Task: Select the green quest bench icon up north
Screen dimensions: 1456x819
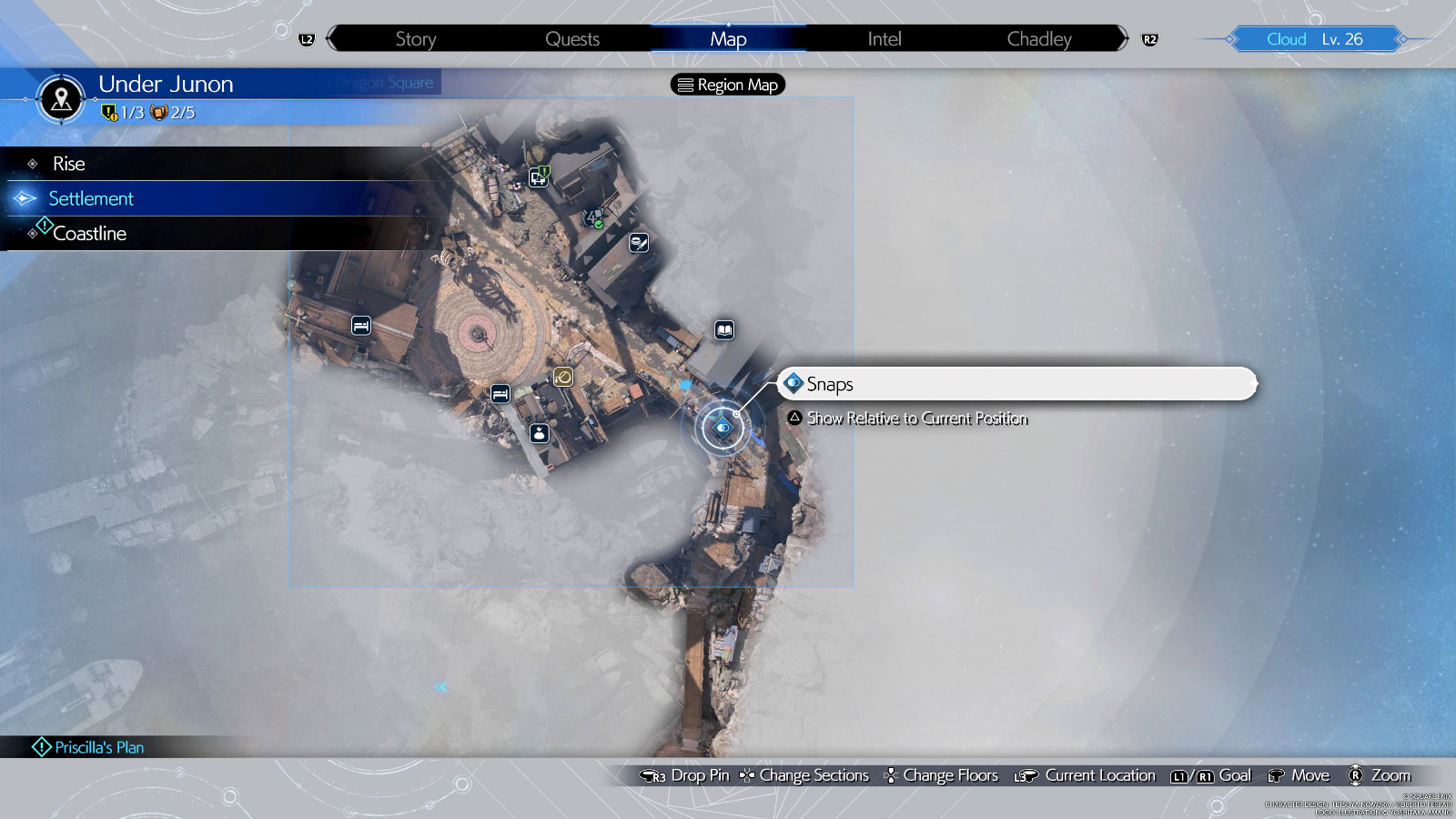Action: tap(538, 178)
